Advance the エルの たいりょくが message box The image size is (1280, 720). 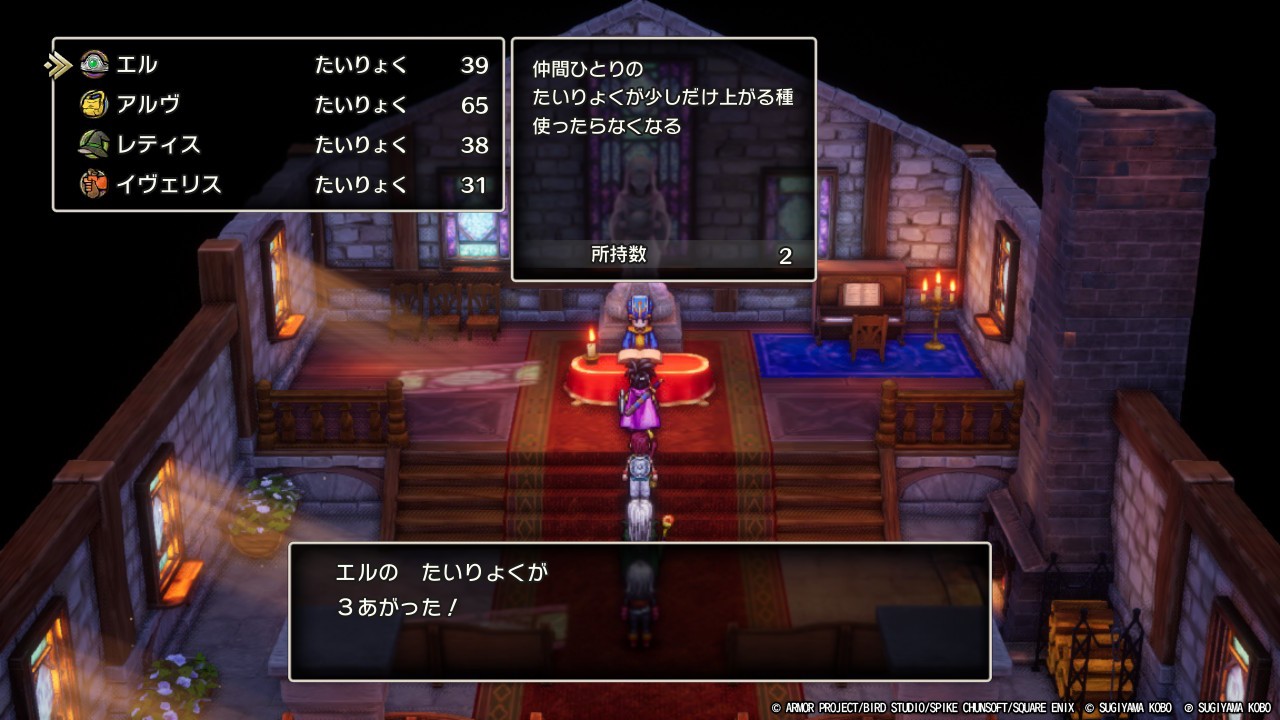click(x=639, y=611)
